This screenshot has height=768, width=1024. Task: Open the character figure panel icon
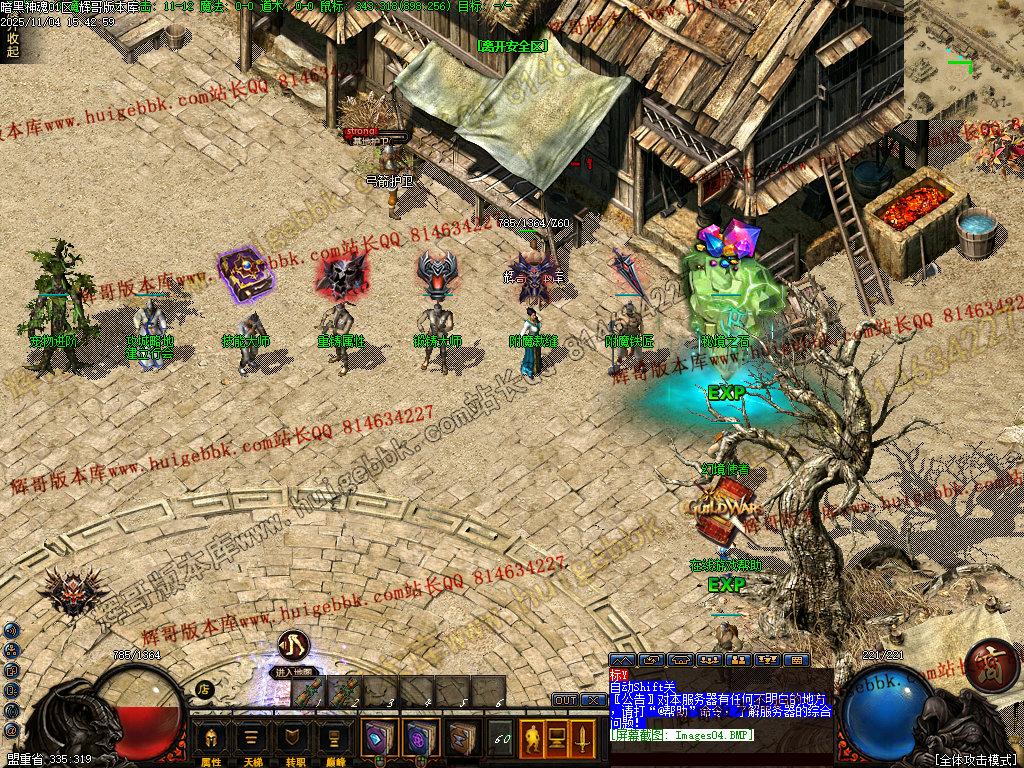tap(532, 739)
